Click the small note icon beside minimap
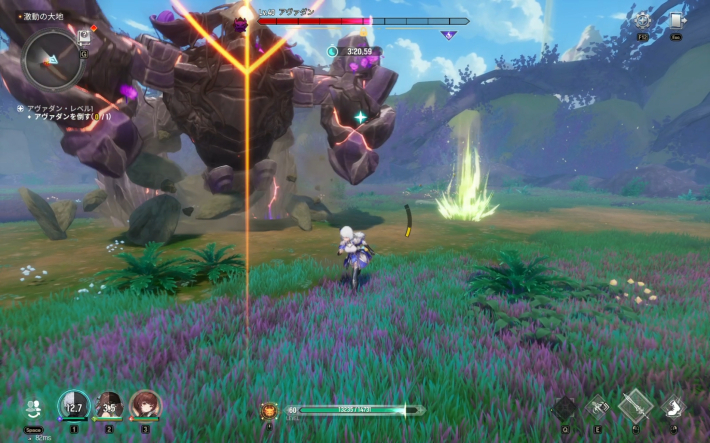Image resolution: width=710 pixels, height=443 pixels. tap(85, 36)
